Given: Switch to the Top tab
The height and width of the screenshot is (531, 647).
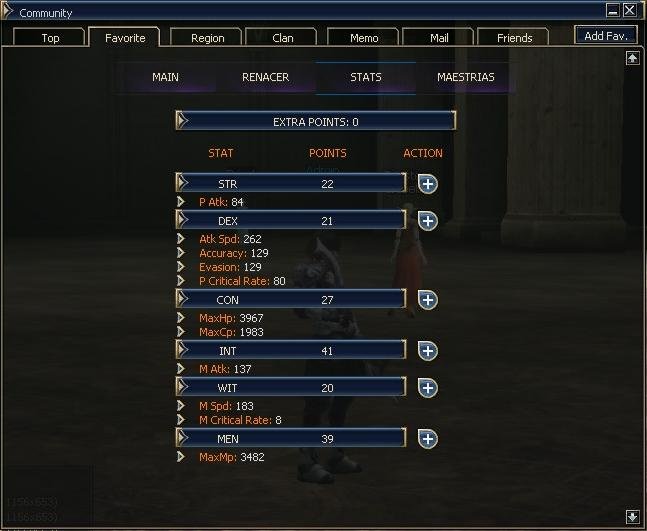Looking at the screenshot, I should 50,38.
